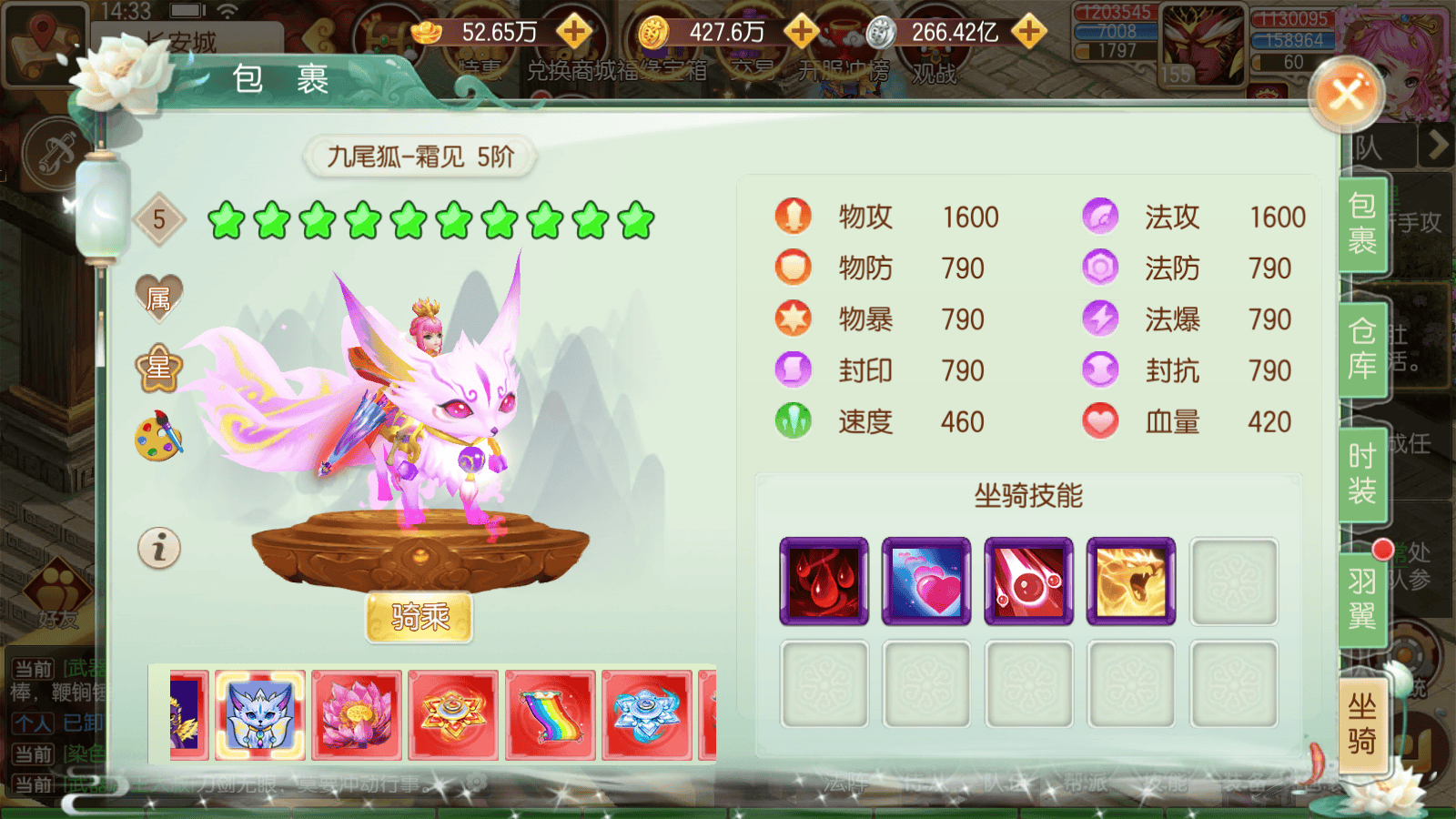Select the pink hearts mount skill

click(x=925, y=580)
